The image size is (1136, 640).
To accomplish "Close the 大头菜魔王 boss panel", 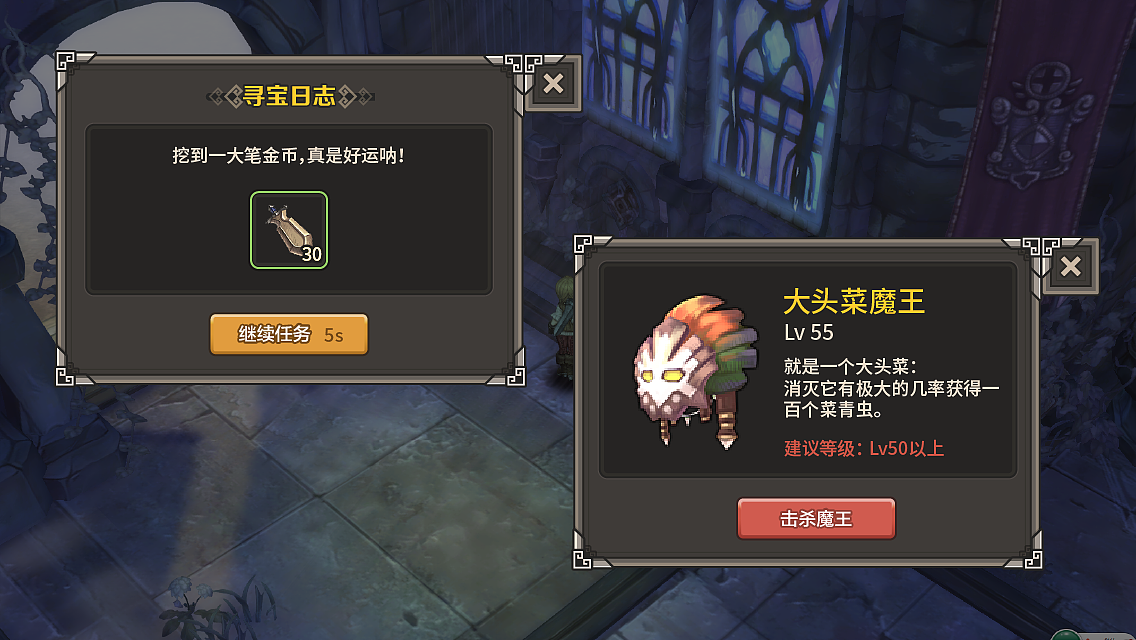I will click(x=1070, y=266).
